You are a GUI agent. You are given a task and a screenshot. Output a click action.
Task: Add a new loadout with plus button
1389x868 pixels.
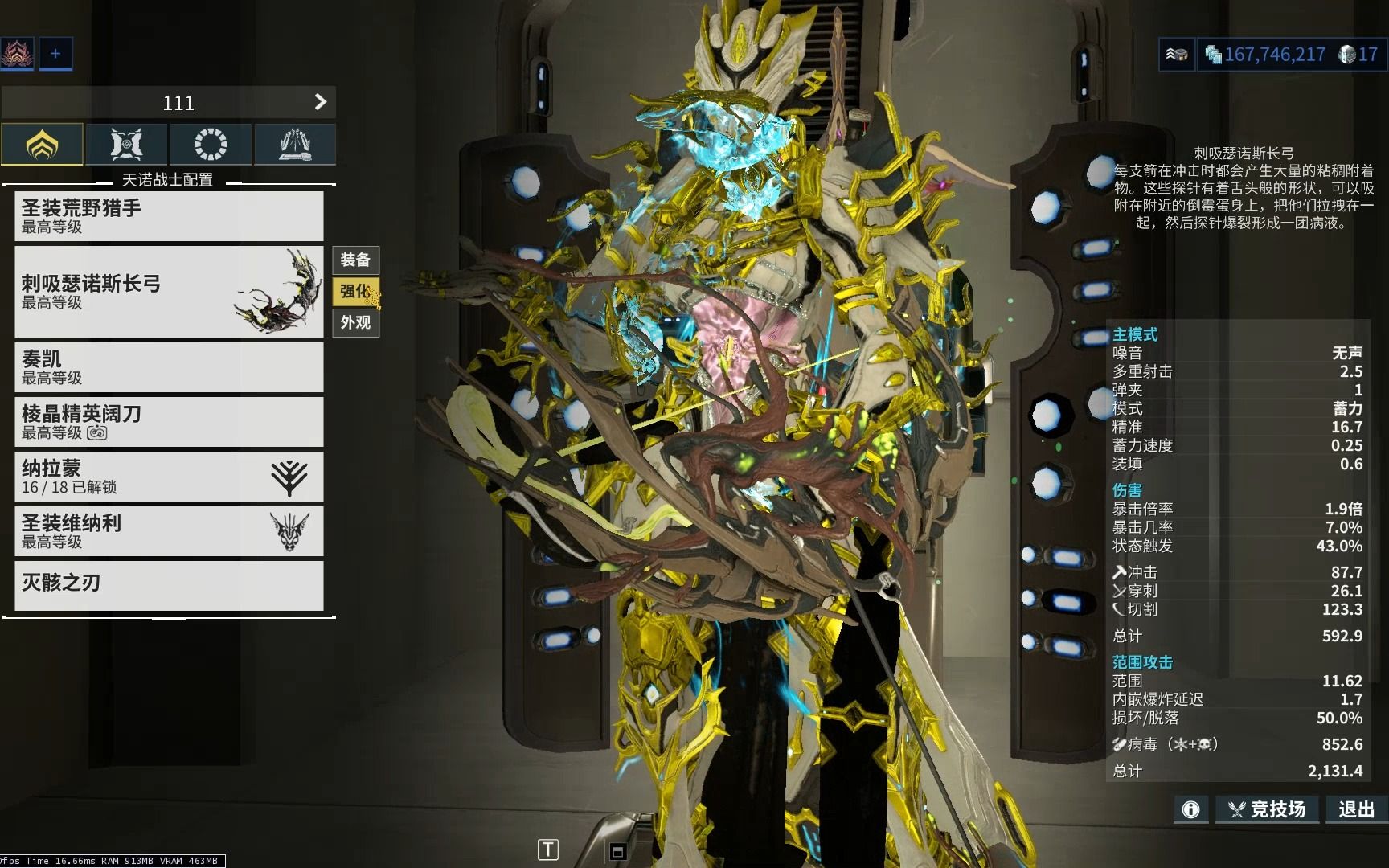pos(55,54)
